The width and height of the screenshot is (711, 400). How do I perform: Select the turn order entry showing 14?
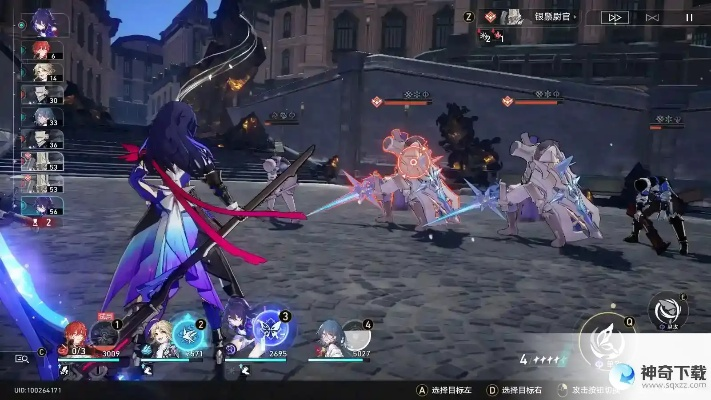click(41, 73)
